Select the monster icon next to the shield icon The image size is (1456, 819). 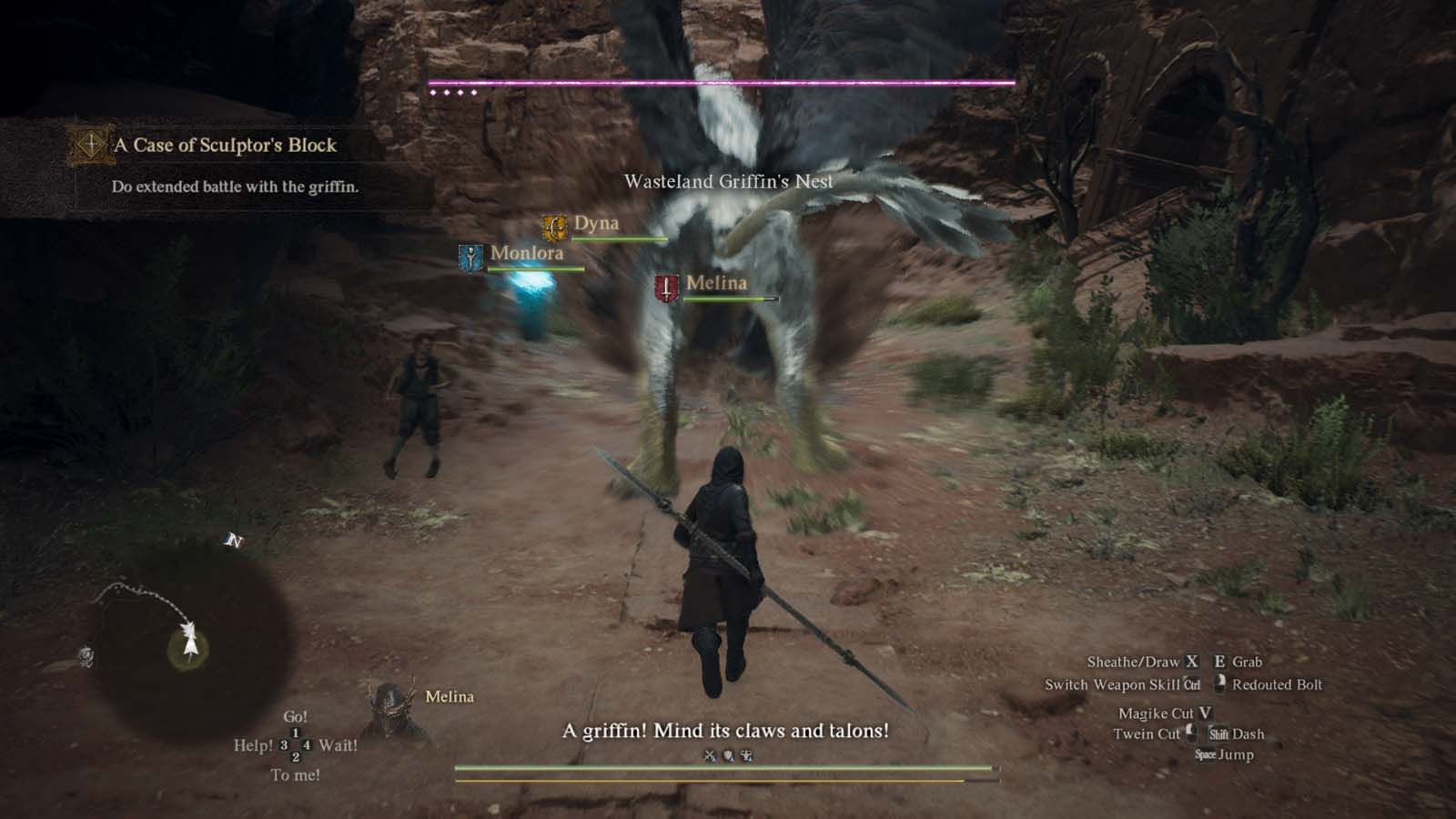click(x=746, y=754)
